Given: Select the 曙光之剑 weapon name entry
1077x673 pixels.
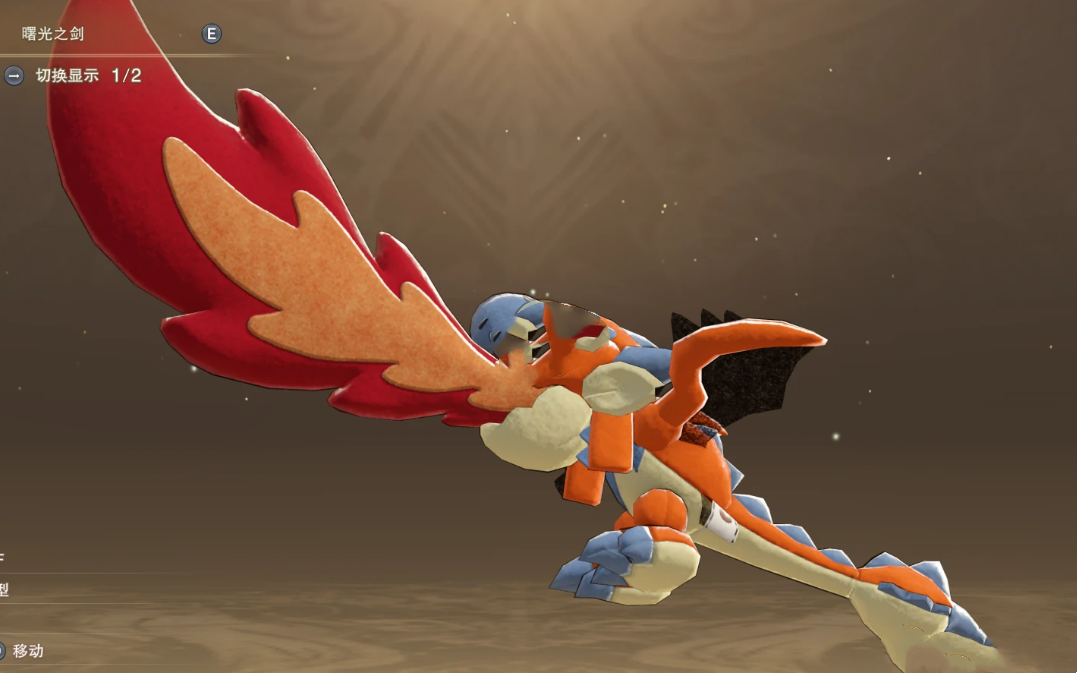Looking at the screenshot, I should point(54,34).
